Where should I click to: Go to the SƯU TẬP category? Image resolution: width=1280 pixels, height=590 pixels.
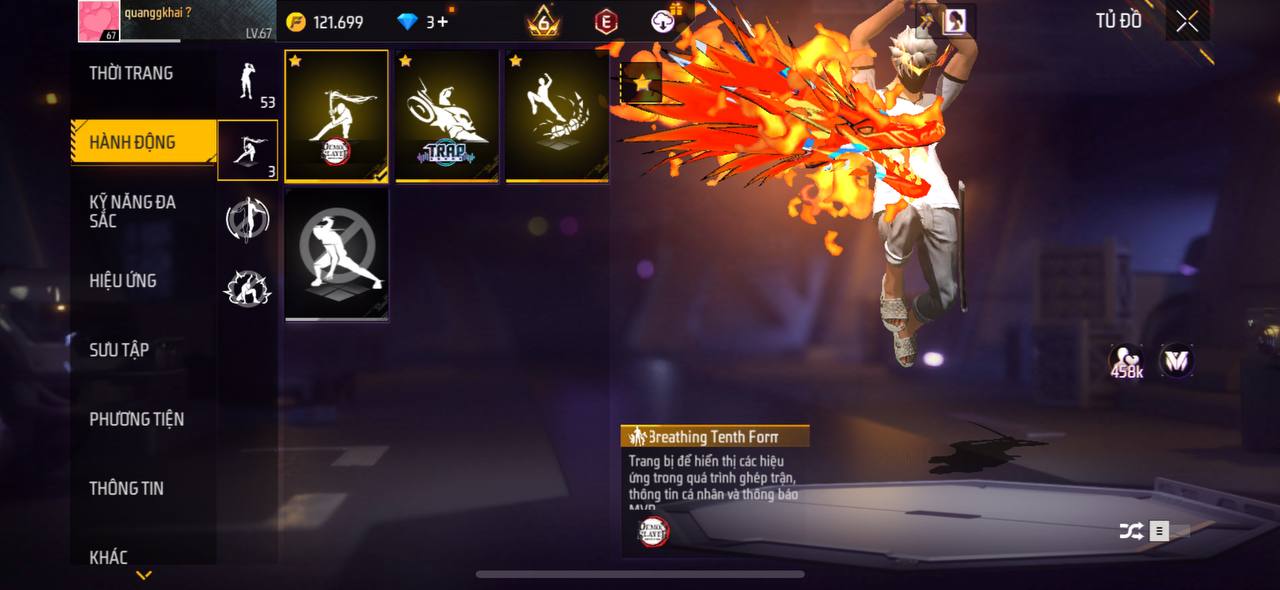(x=119, y=350)
